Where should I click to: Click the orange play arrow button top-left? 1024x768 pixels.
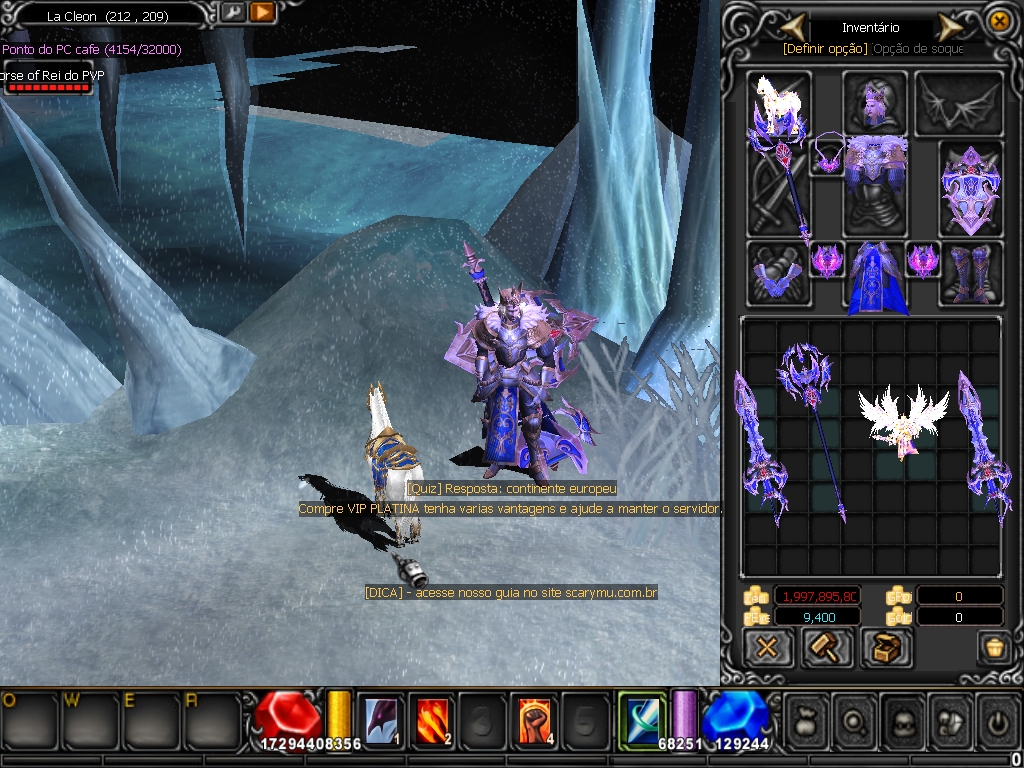pyautogui.click(x=262, y=13)
